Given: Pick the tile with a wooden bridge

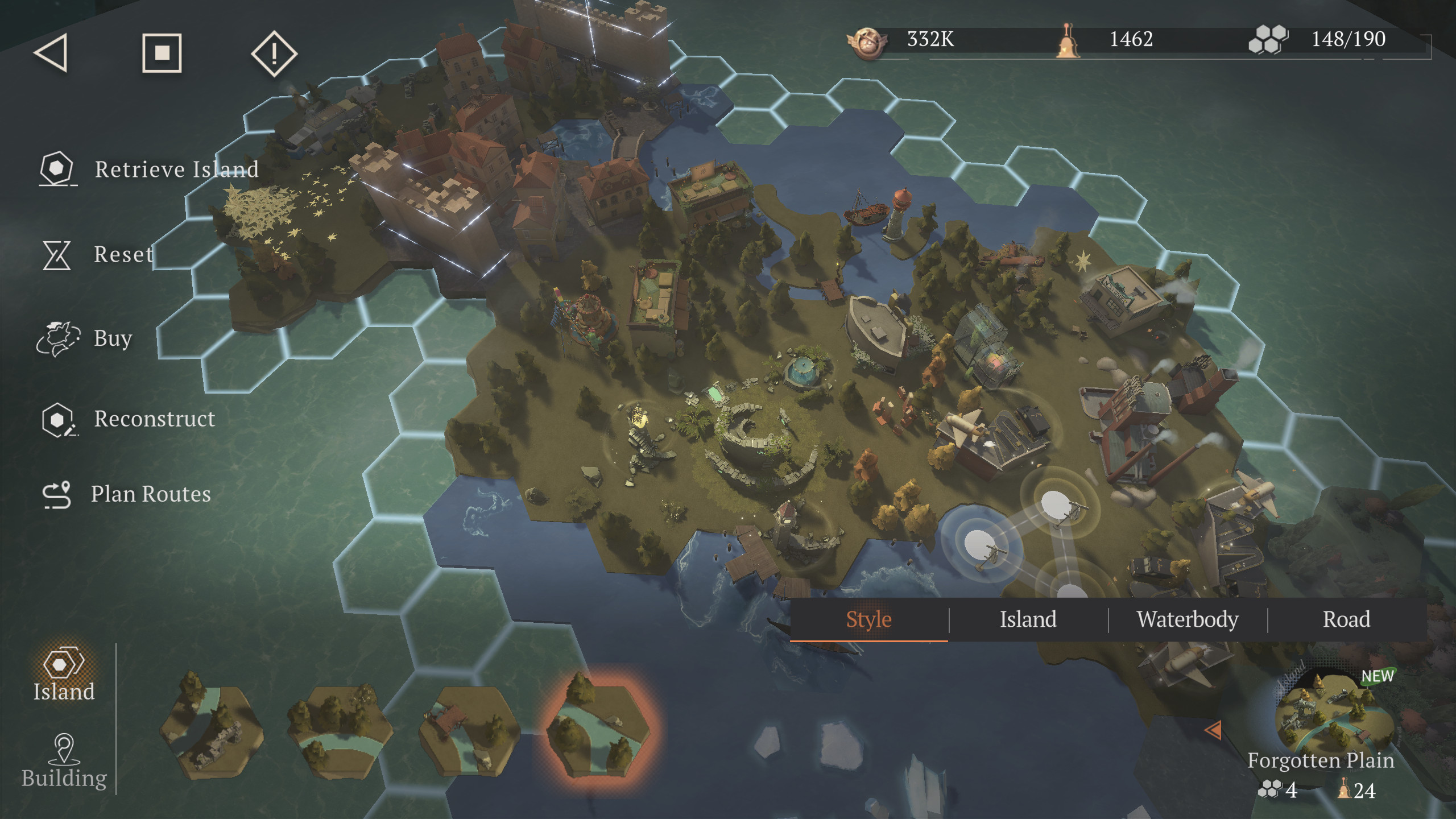Looking at the screenshot, I should [469, 730].
